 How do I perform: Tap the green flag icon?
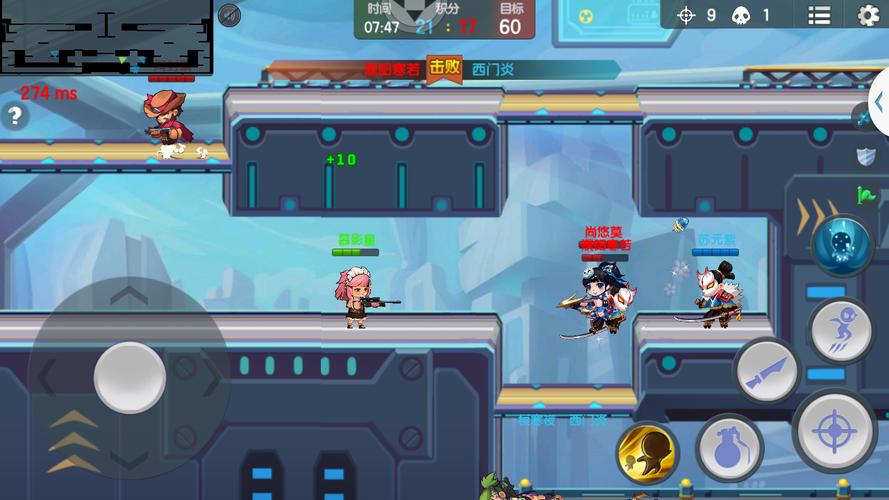(x=866, y=196)
